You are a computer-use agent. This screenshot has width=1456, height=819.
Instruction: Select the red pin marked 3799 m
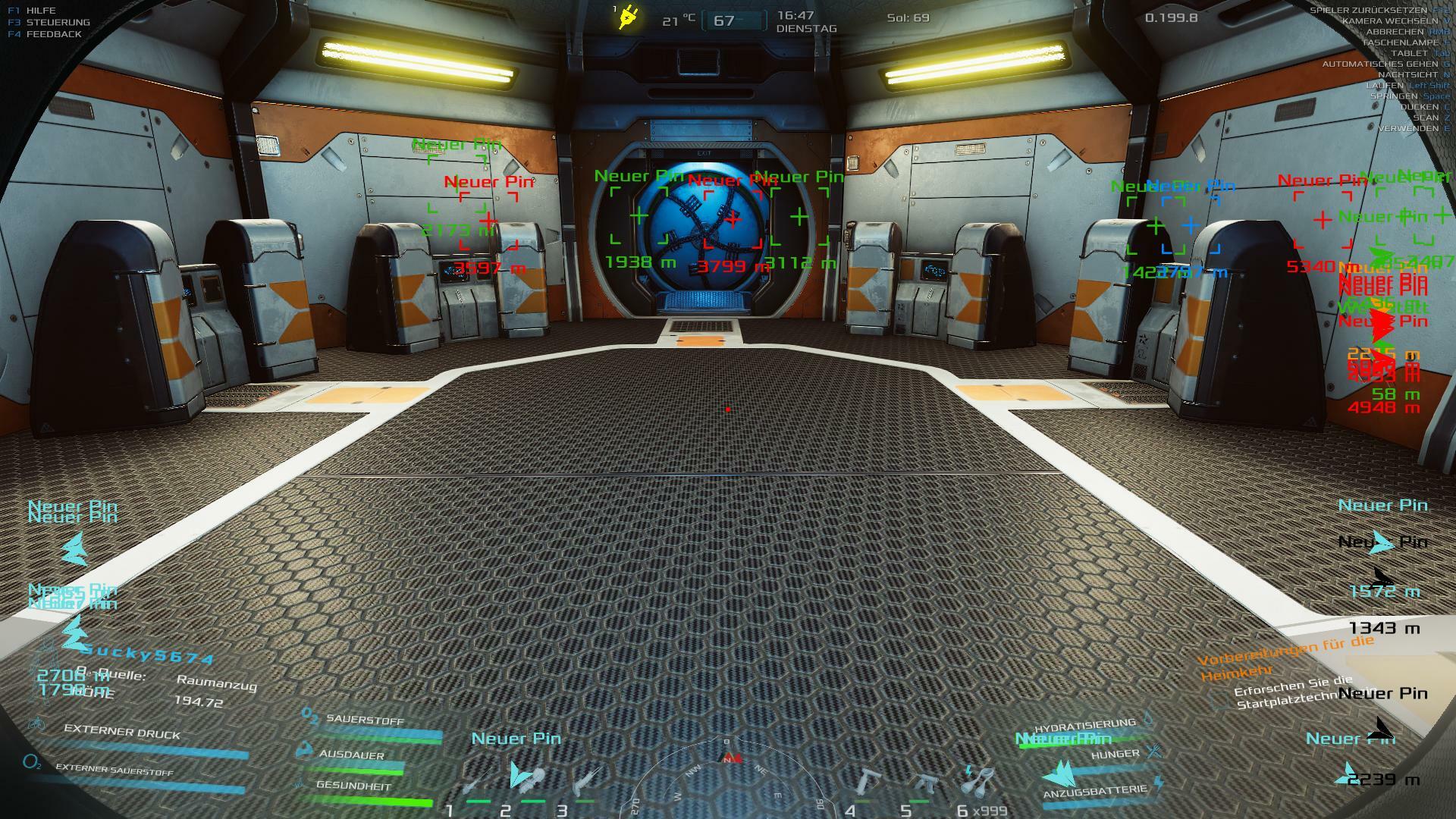[x=733, y=219]
